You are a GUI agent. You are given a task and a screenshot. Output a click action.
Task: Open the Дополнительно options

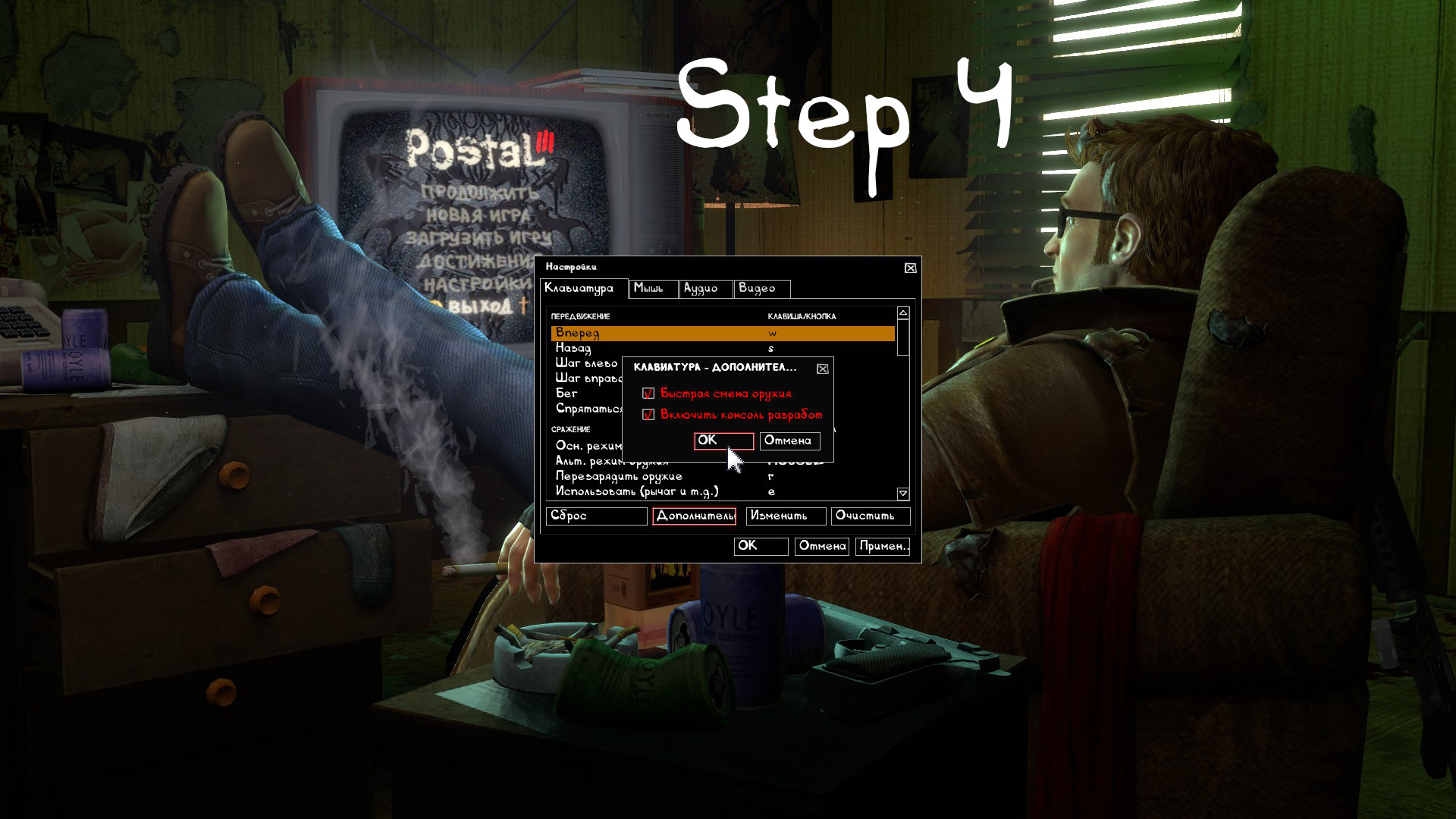pos(693,516)
